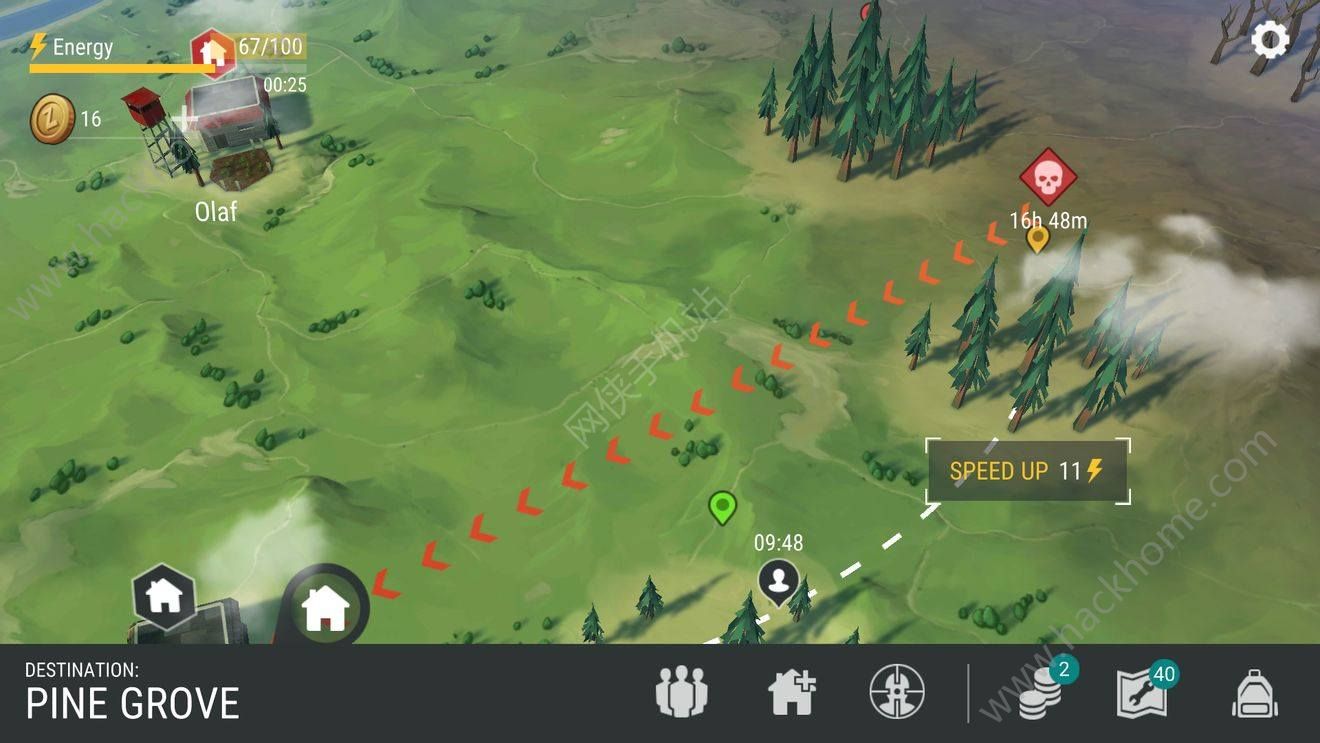Open the house with plus icon
The height and width of the screenshot is (743, 1320).
pyautogui.click(x=792, y=692)
